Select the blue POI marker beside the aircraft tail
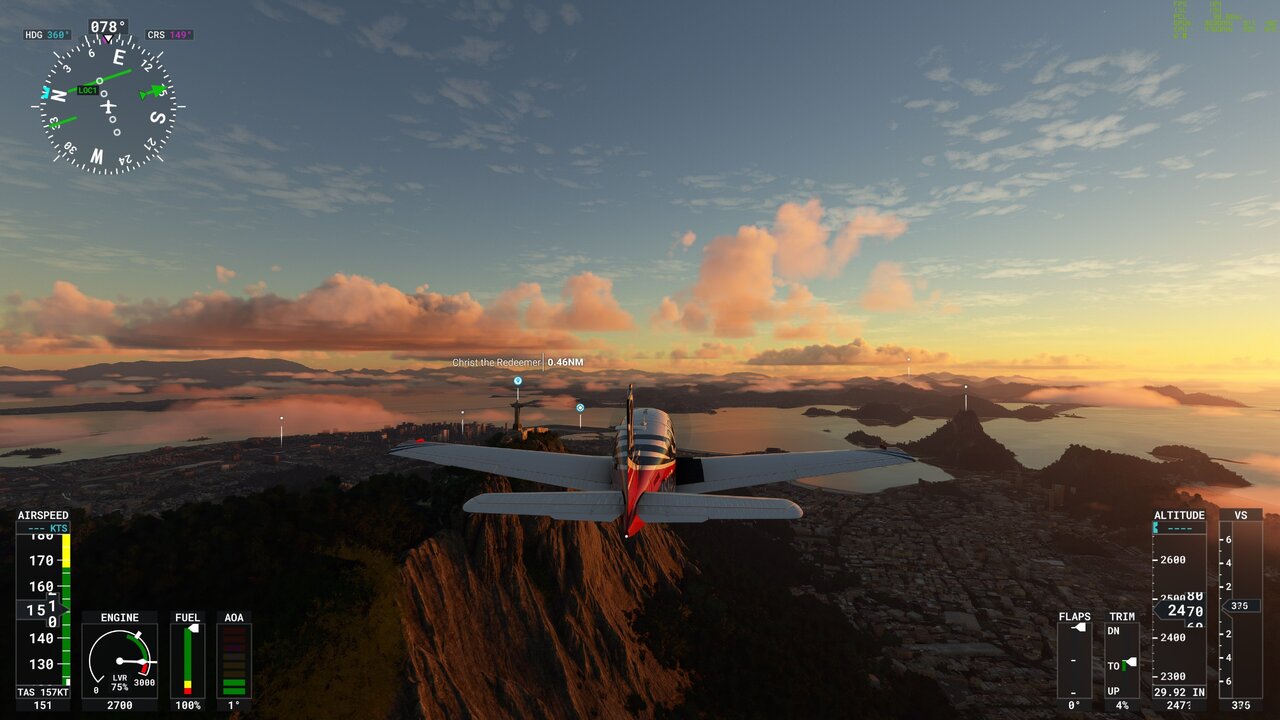Image resolution: width=1280 pixels, height=720 pixels. click(578, 407)
